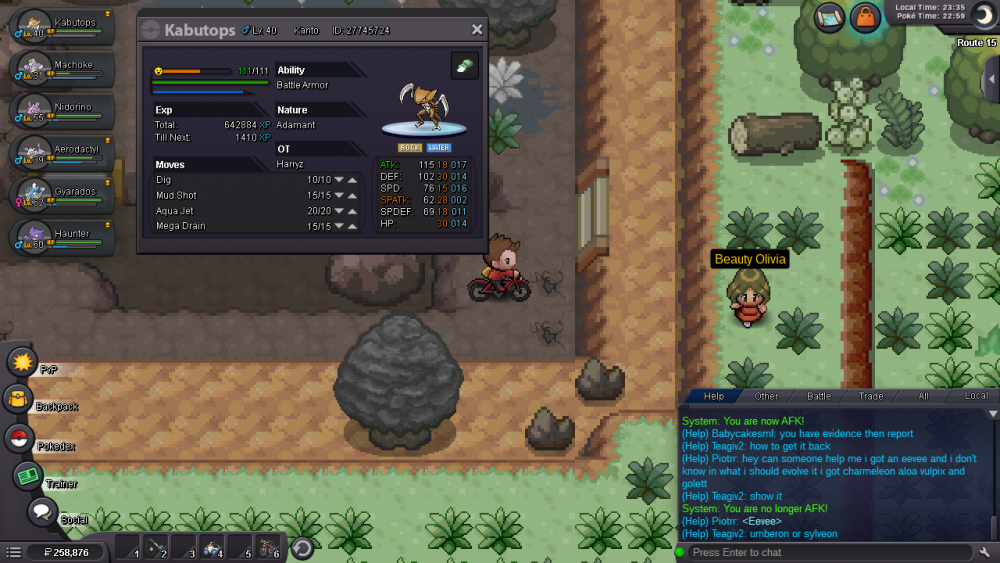1000x563 pixels.
Task: Open chat settings wrench icon
Action: coord(985,552)
